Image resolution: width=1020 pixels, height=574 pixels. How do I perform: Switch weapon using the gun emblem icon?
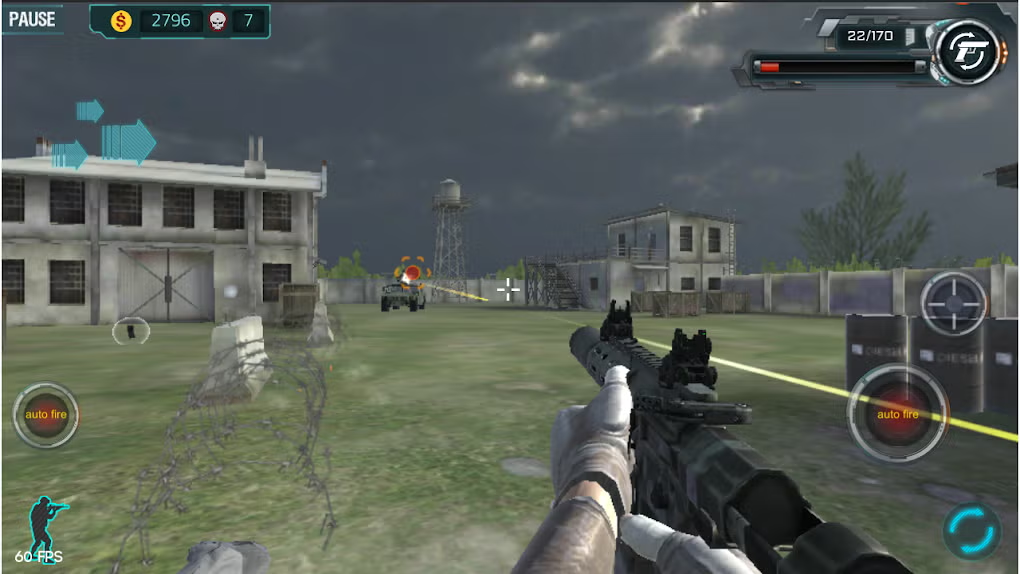969,52
